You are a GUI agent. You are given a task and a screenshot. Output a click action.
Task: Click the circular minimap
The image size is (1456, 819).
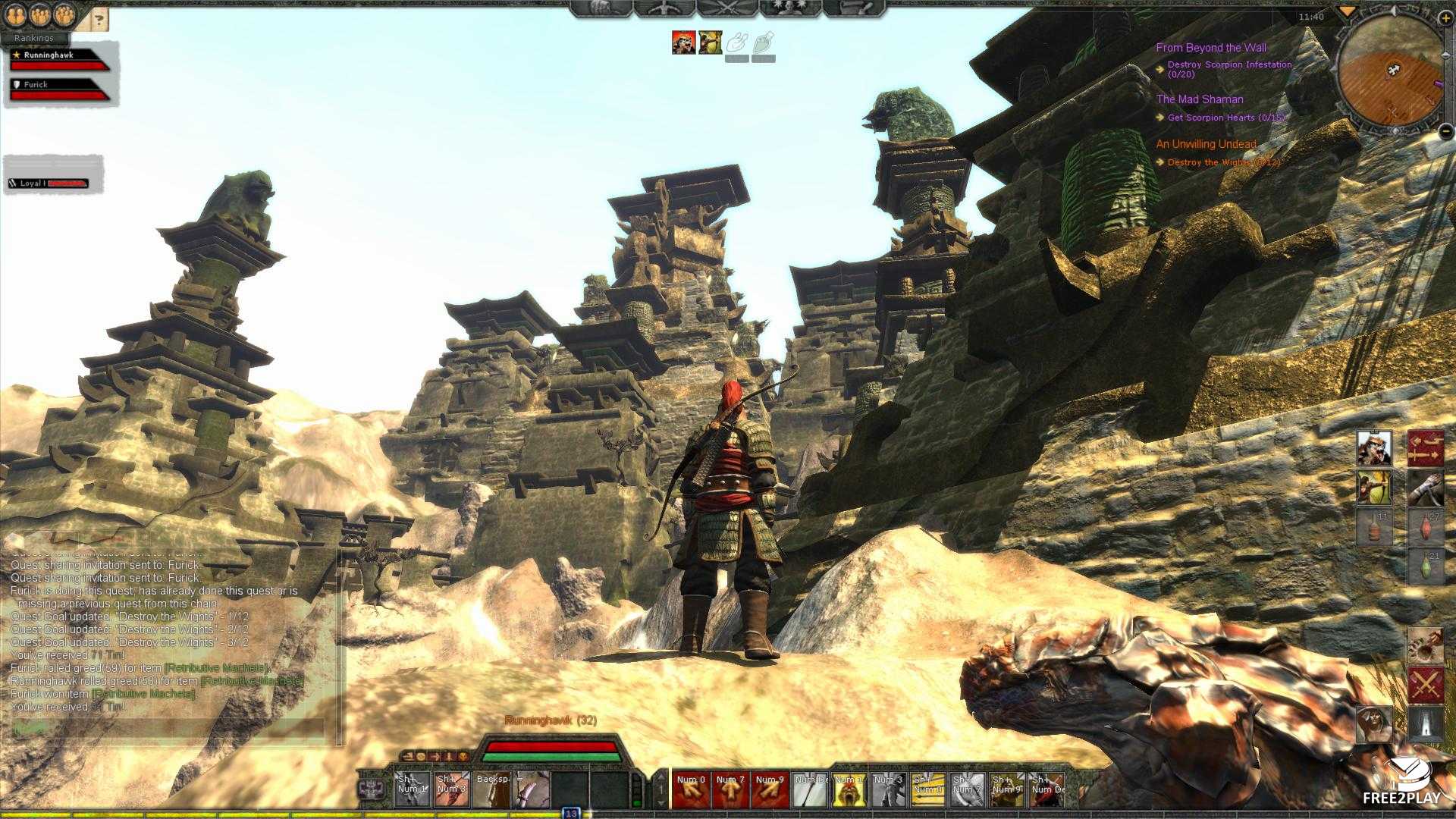pos(1390,74)
